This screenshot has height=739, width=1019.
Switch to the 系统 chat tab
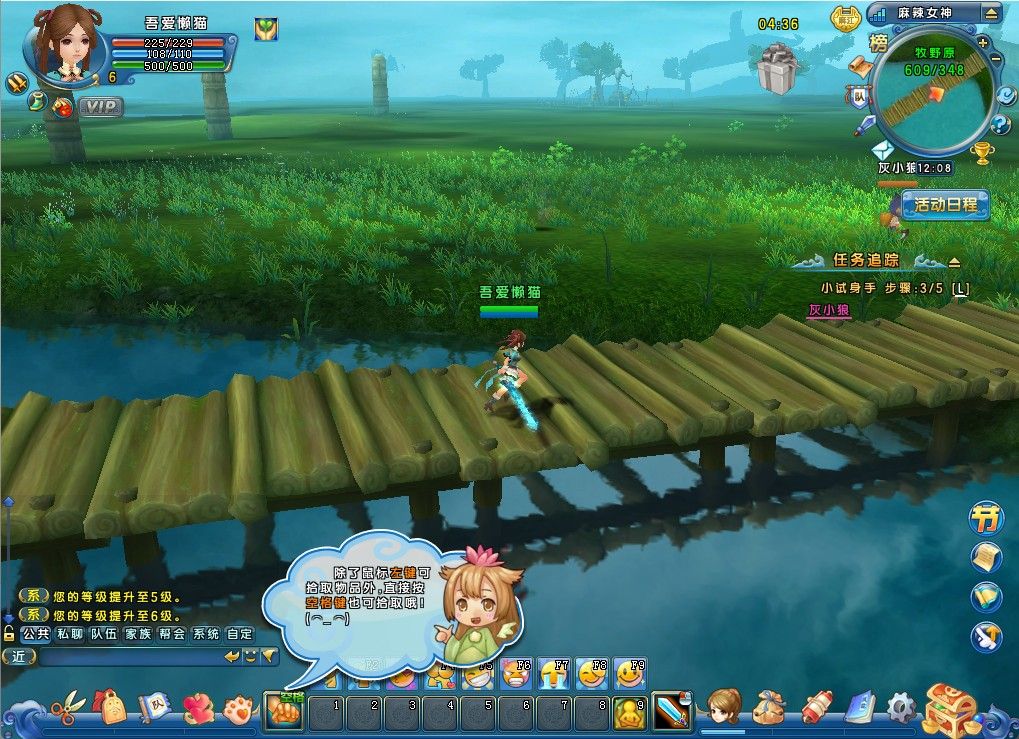point(206,633)
